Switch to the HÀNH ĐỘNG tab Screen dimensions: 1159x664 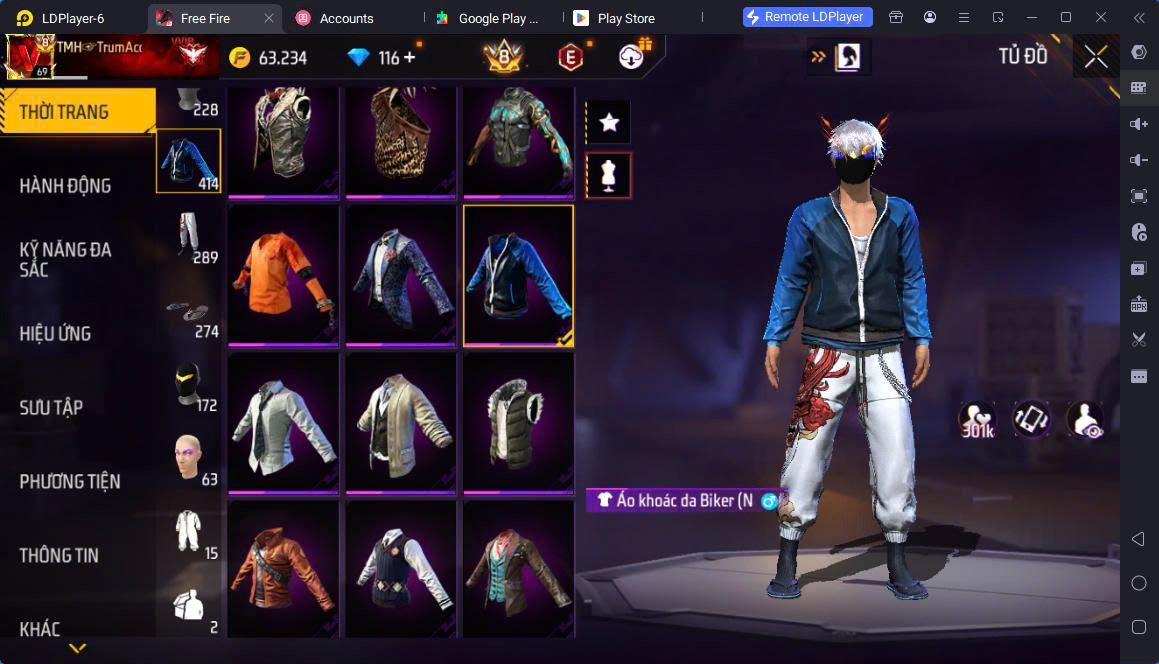coord(66,186)
